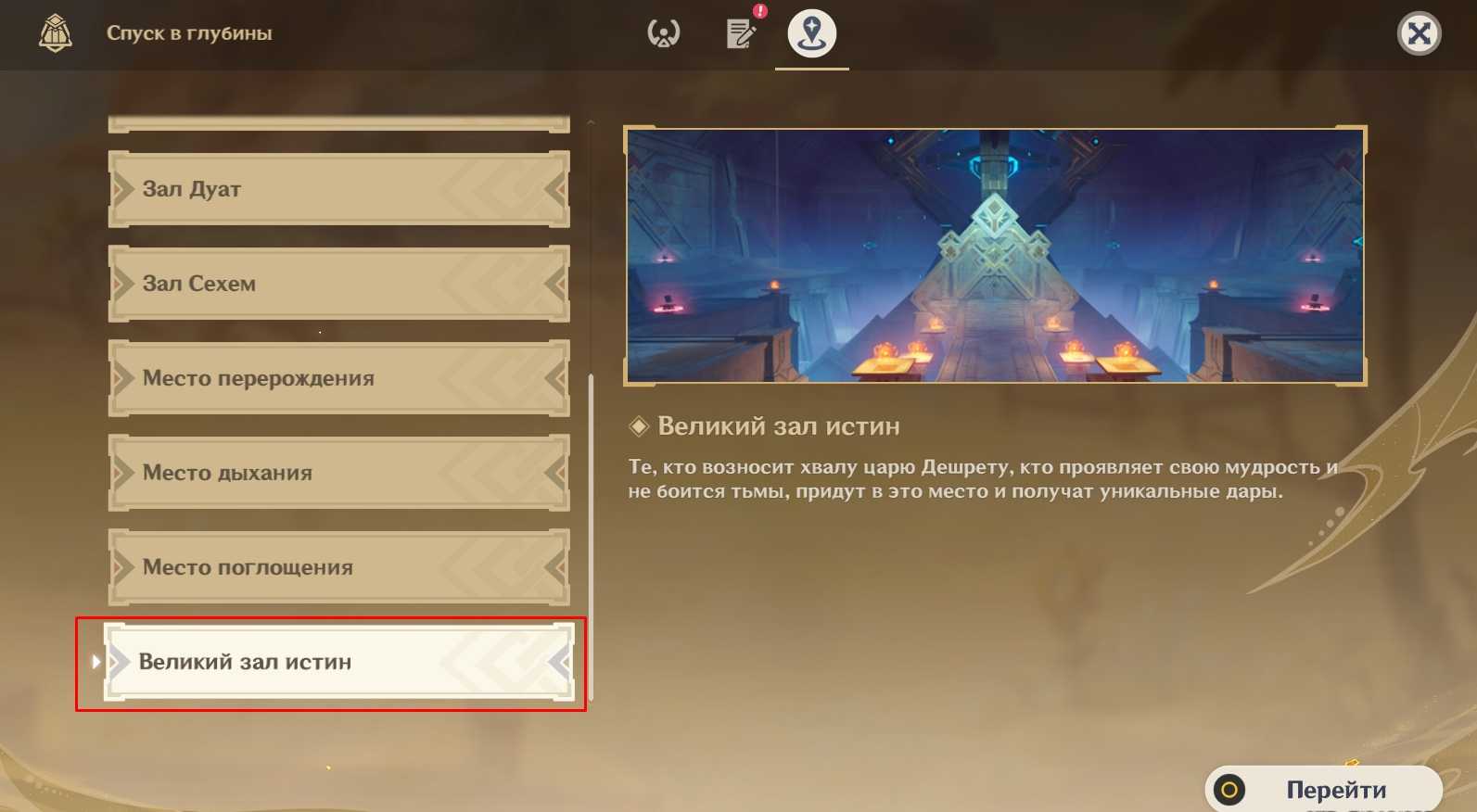
Task: Select the Великий зал истин entry
Action: click(x=338, y=662)
